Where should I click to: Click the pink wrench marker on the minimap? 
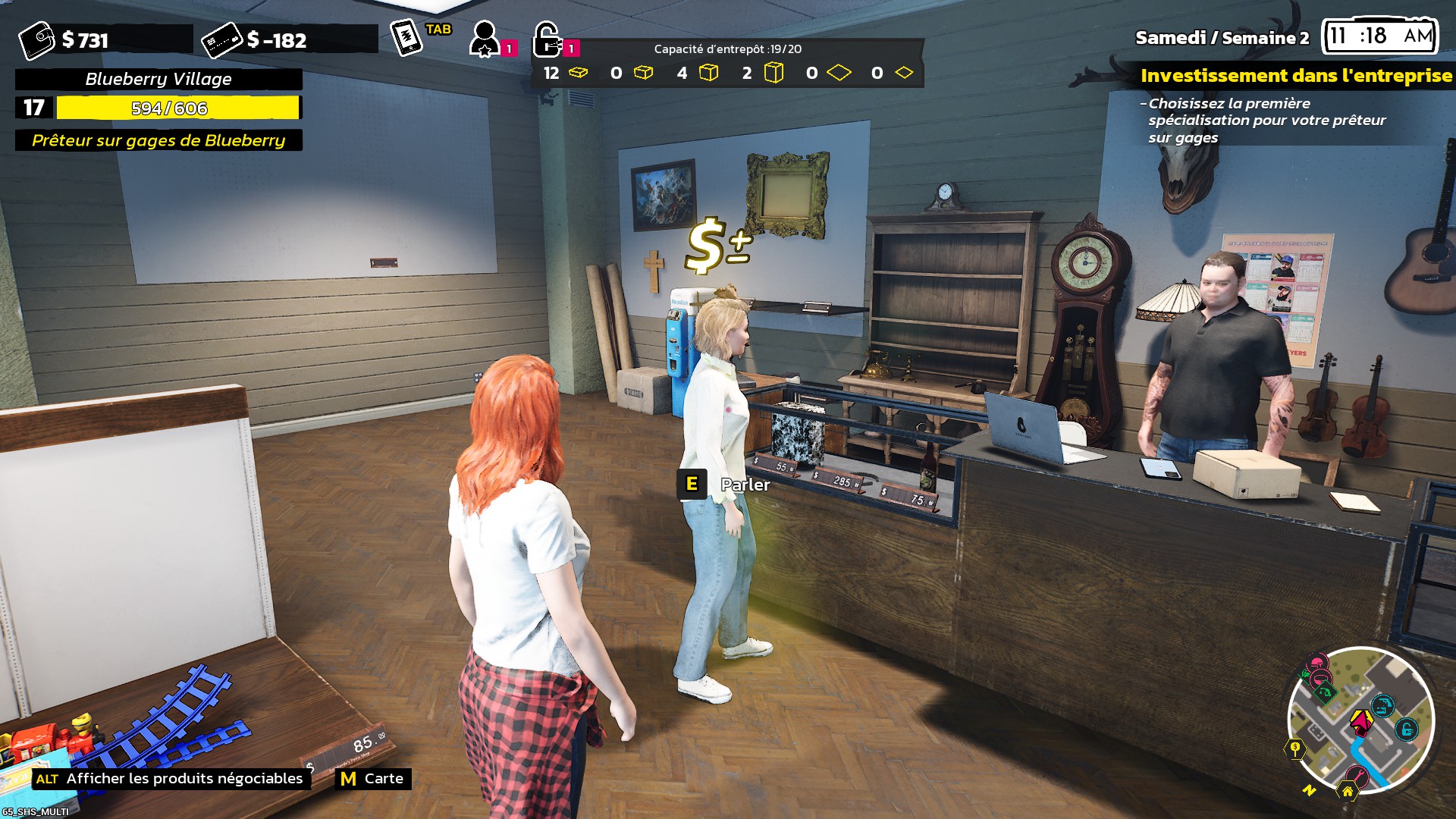pos(1357,775)
